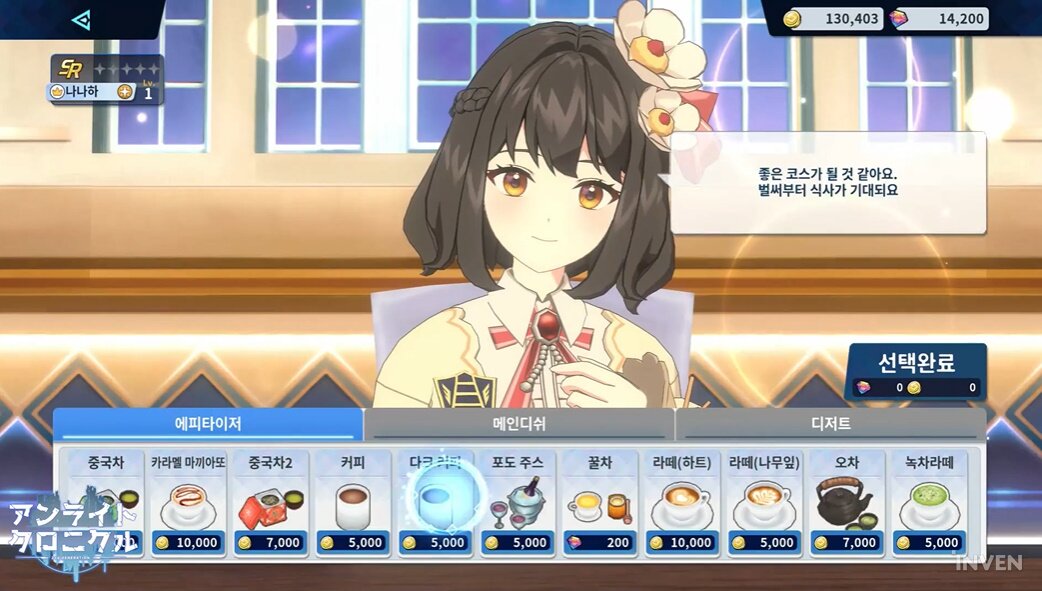Click the gold coin balance display
Screen dimensions: 1042x591
click(833, 19)
